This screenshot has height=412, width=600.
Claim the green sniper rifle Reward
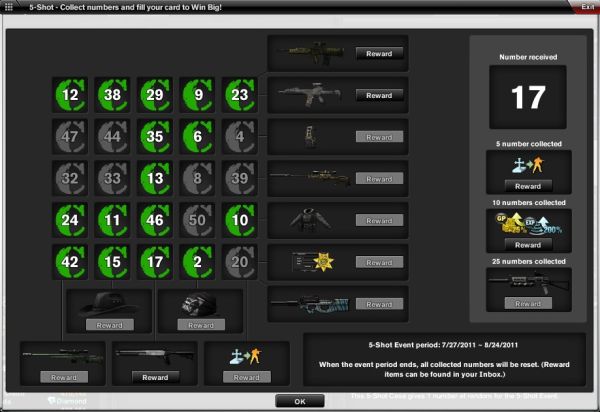pyautogui.click(x=60, y=378)
